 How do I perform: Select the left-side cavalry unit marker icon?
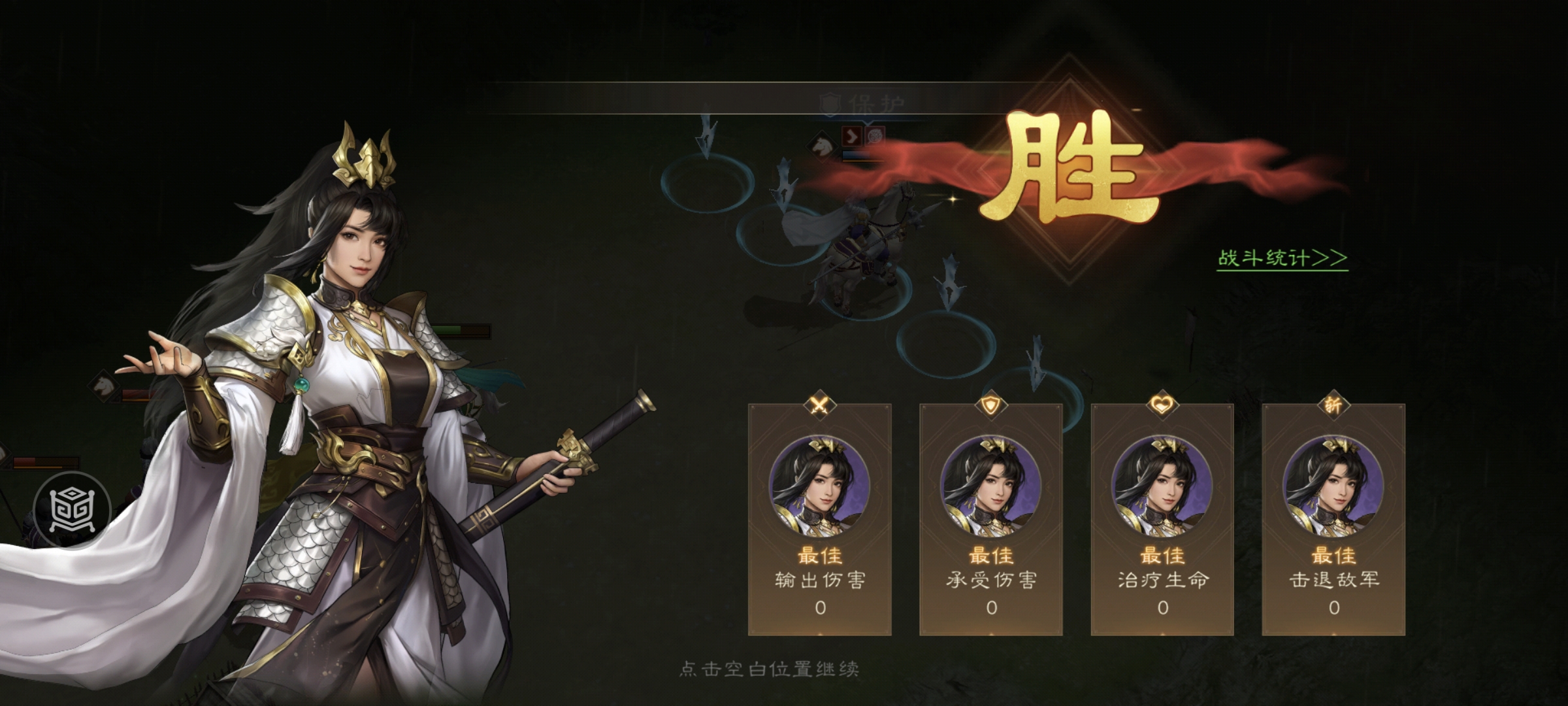103,385
